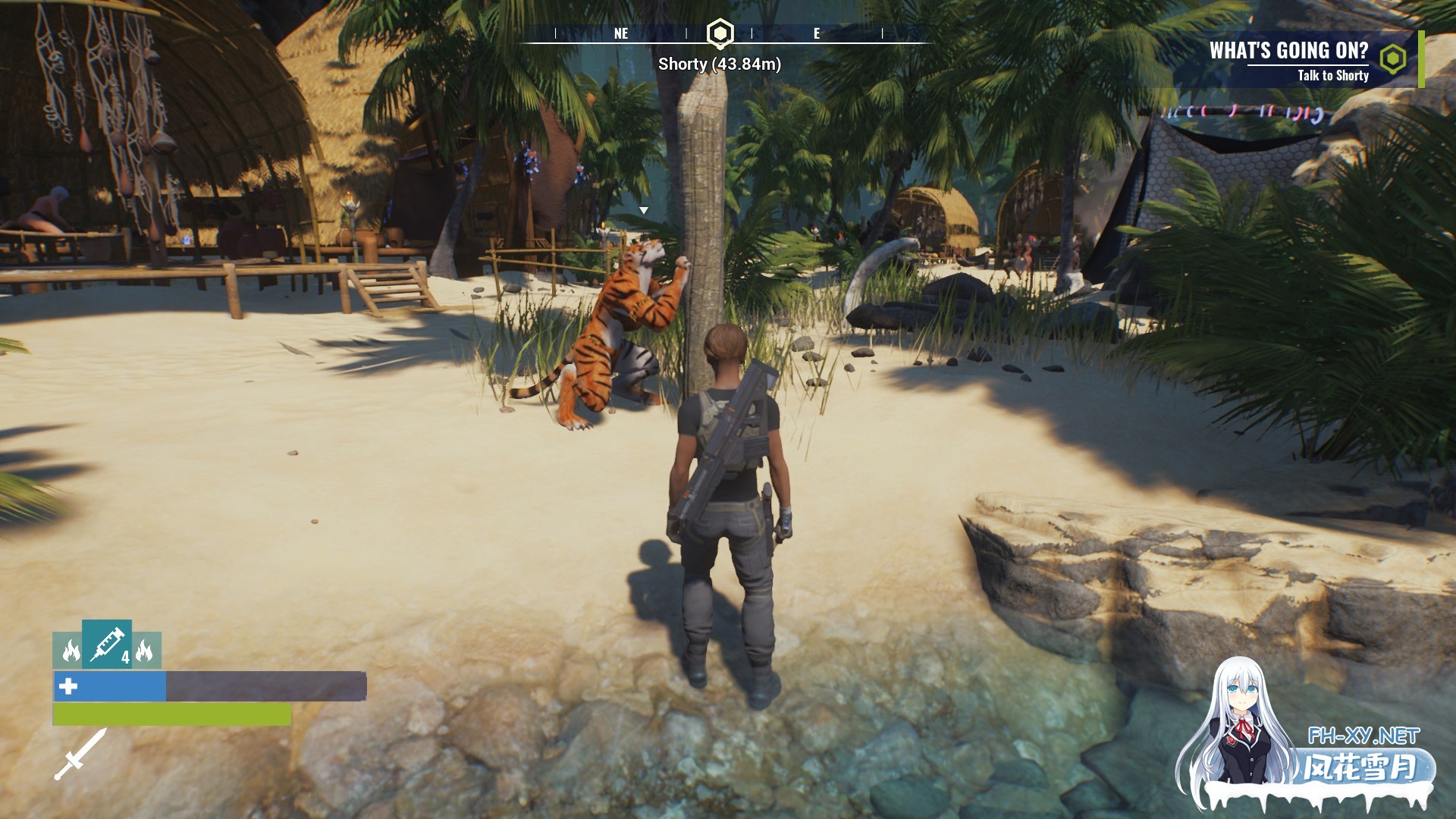Screen dimensions: 1456x819
Task: Click the green hexagon quest icon
Action: click(1392, 58)
